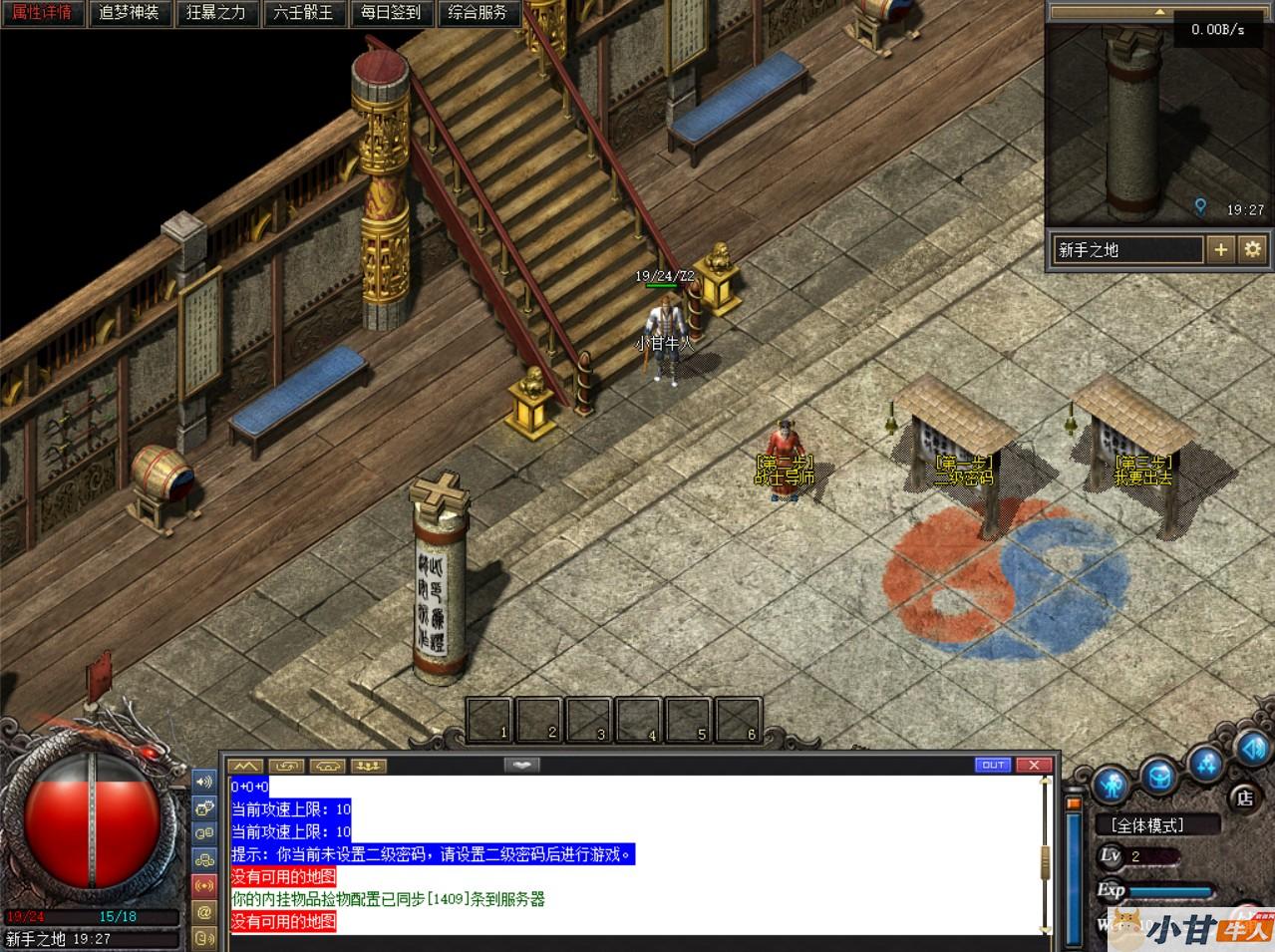Claim daily sign-in via 每日签到
Viewport: 1275px width, 952px height.
tap(391, 13)
